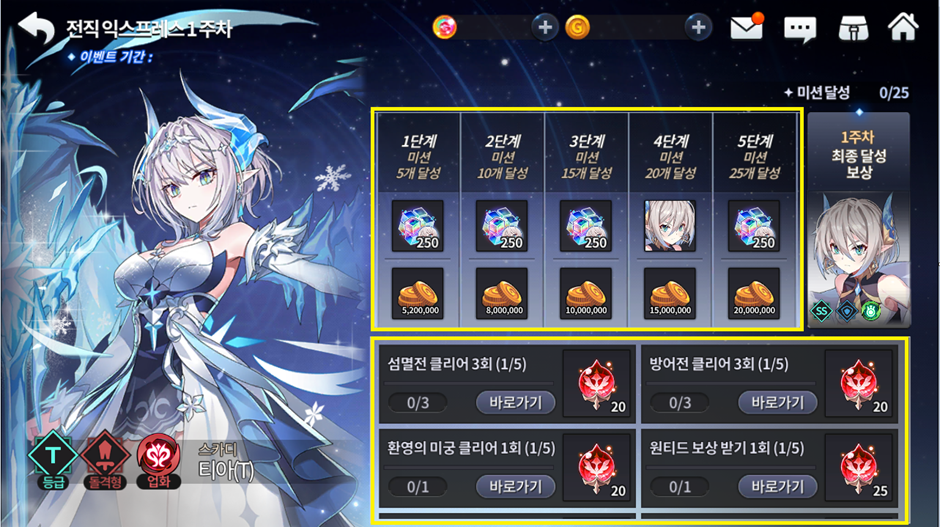Open the chat speech bubble icon
The width and height of the screenshot is (940, 527).
click(x=800, y=28)
